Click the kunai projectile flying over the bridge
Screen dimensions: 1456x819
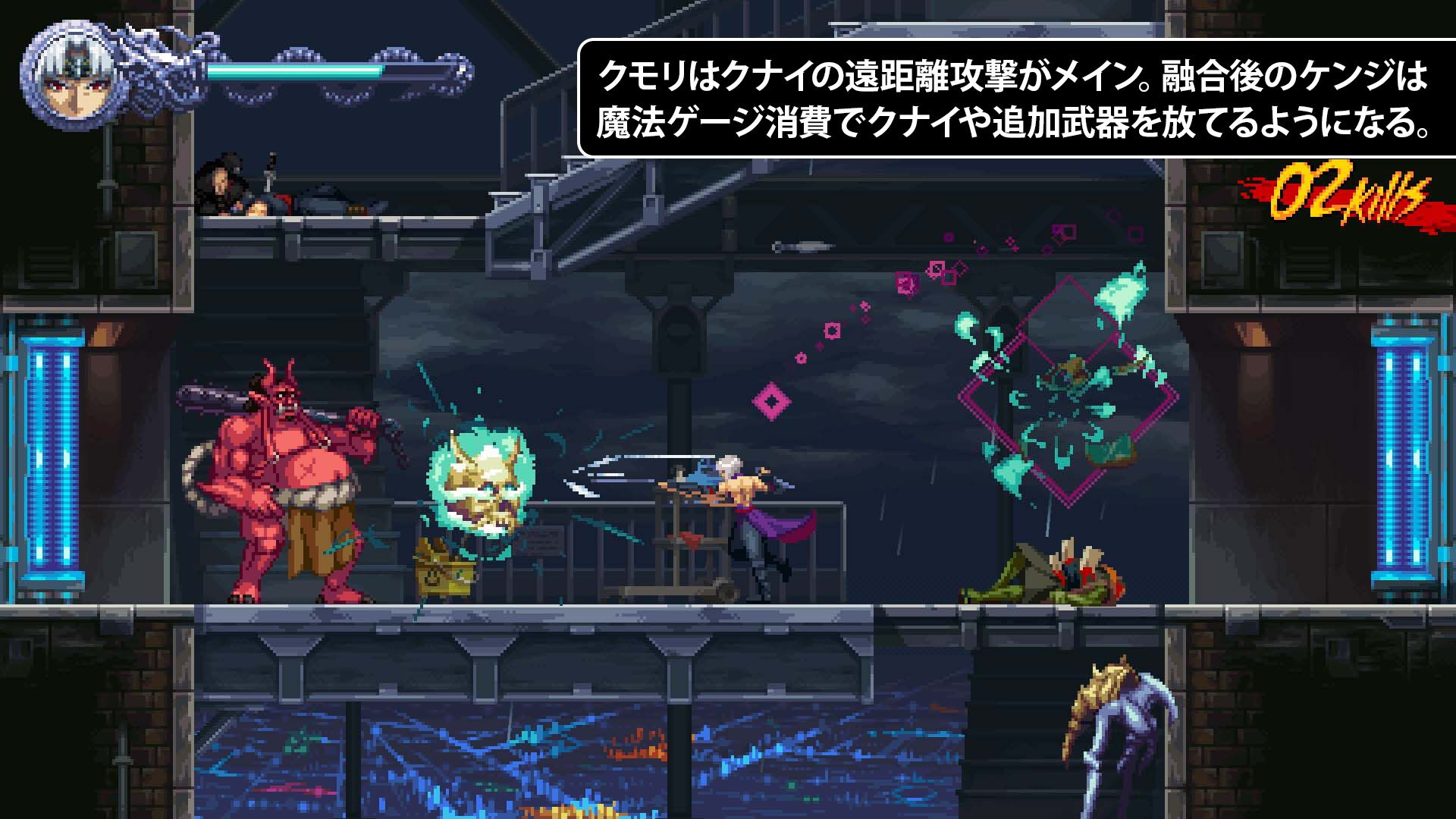804,246
